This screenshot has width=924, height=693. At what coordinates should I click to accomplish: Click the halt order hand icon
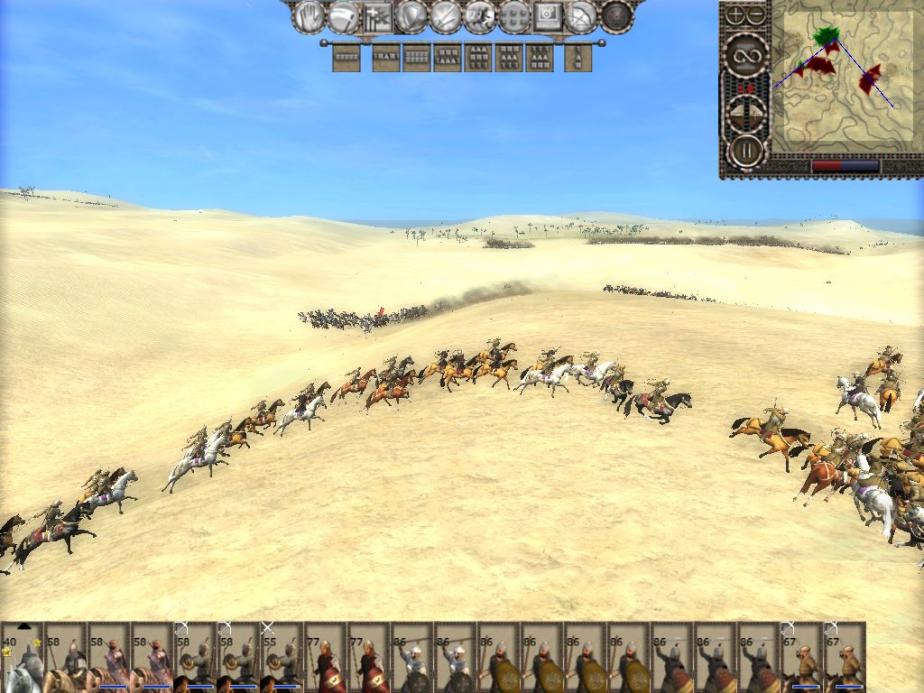[x=309, y=16]
